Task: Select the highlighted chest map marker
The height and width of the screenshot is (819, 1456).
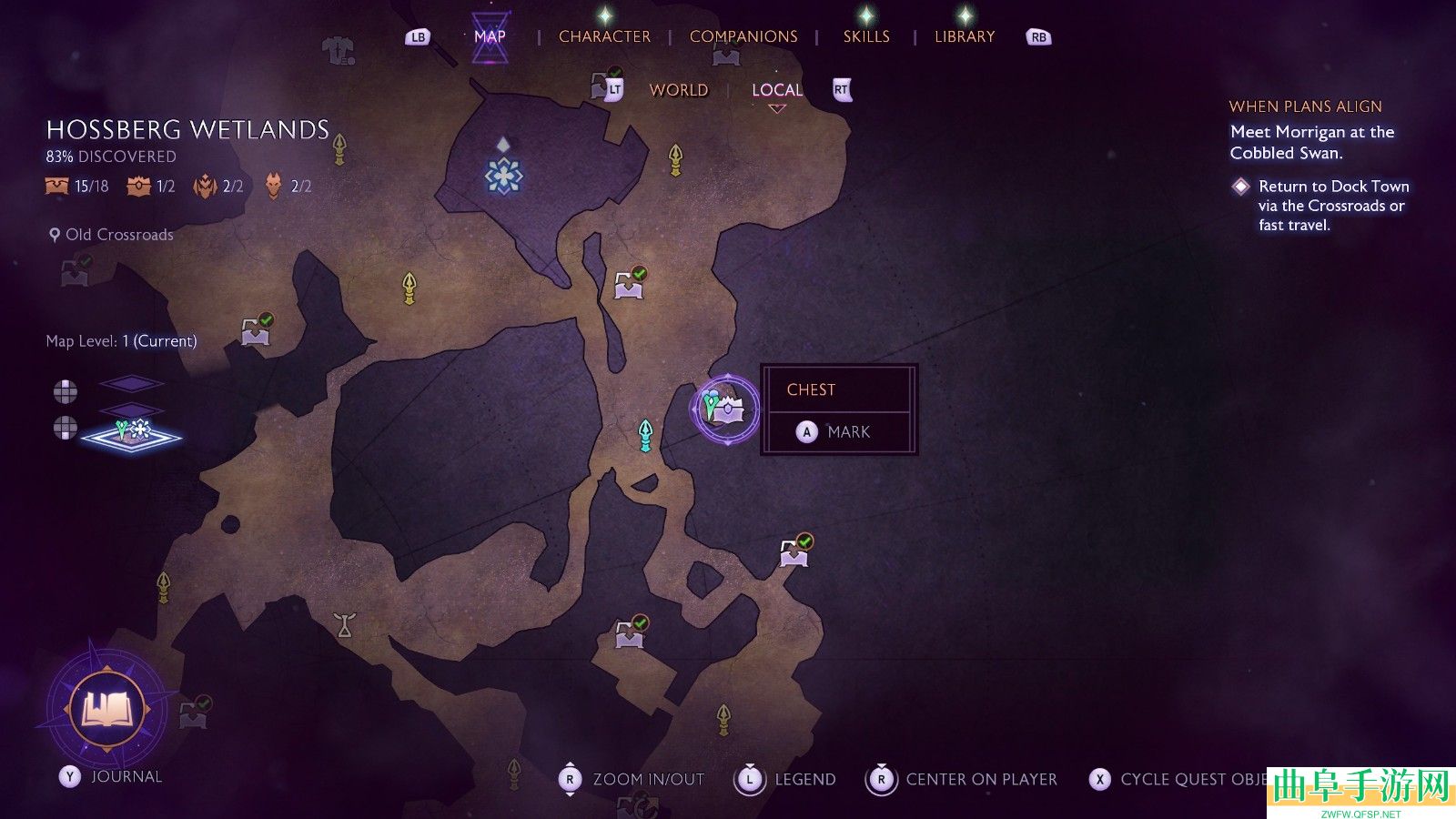Action: [x=725, y=409]
